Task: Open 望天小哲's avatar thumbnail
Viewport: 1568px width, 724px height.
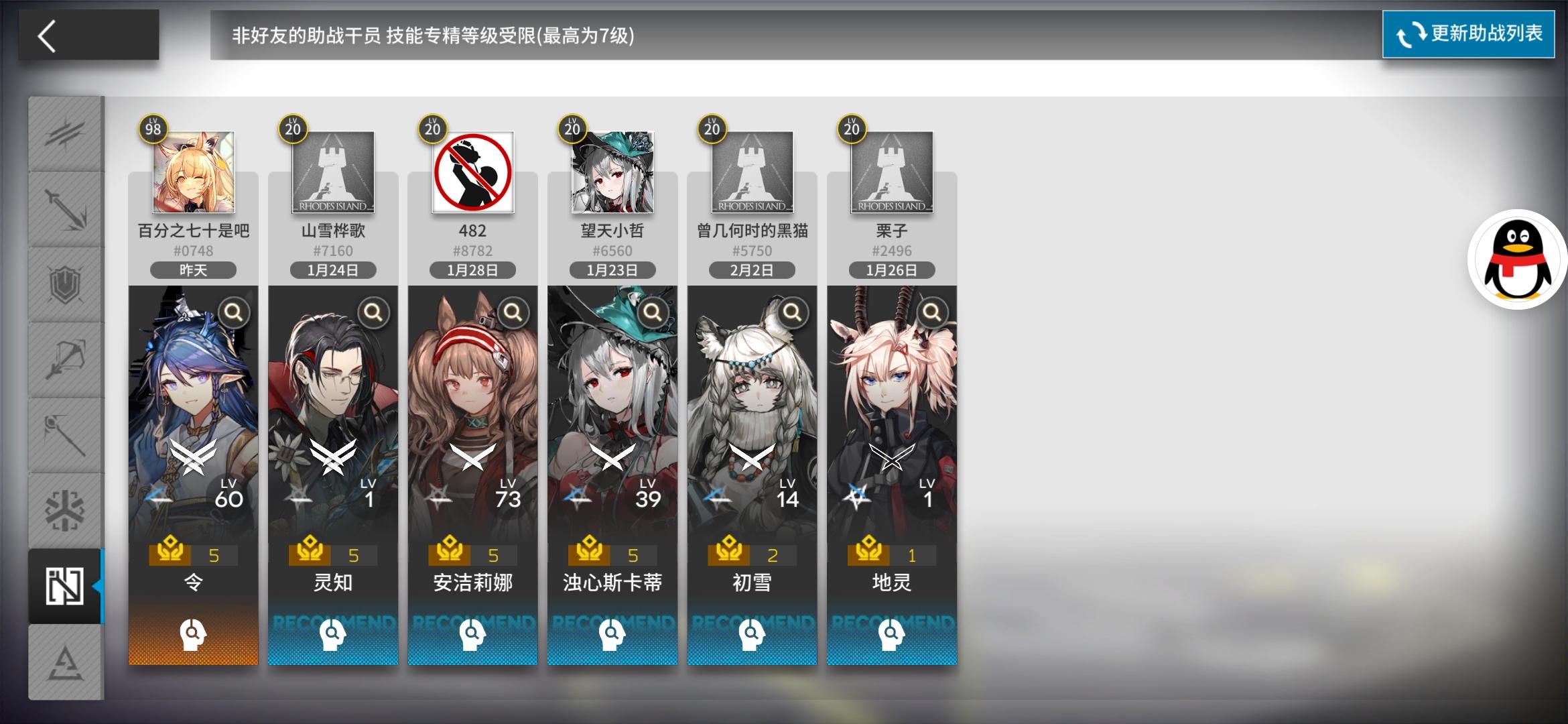Action: [612, 172]
